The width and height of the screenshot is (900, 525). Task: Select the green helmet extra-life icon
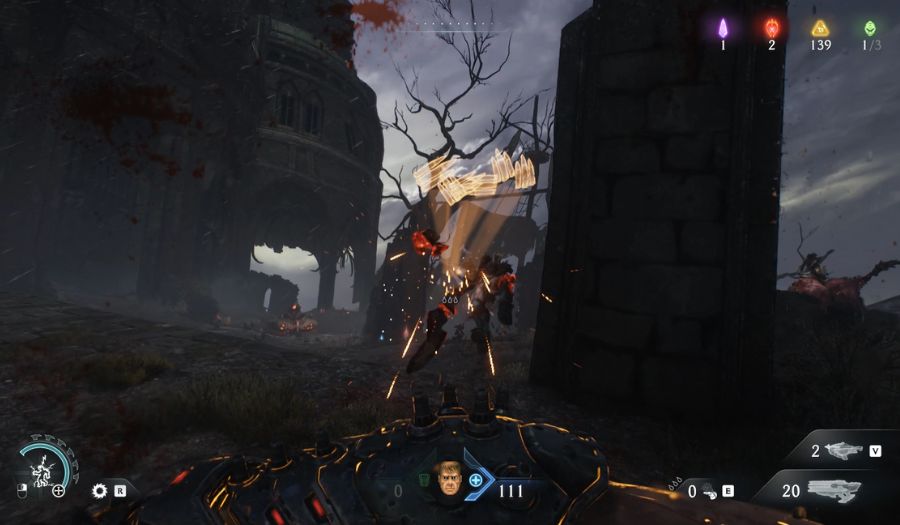click(870, 27)
